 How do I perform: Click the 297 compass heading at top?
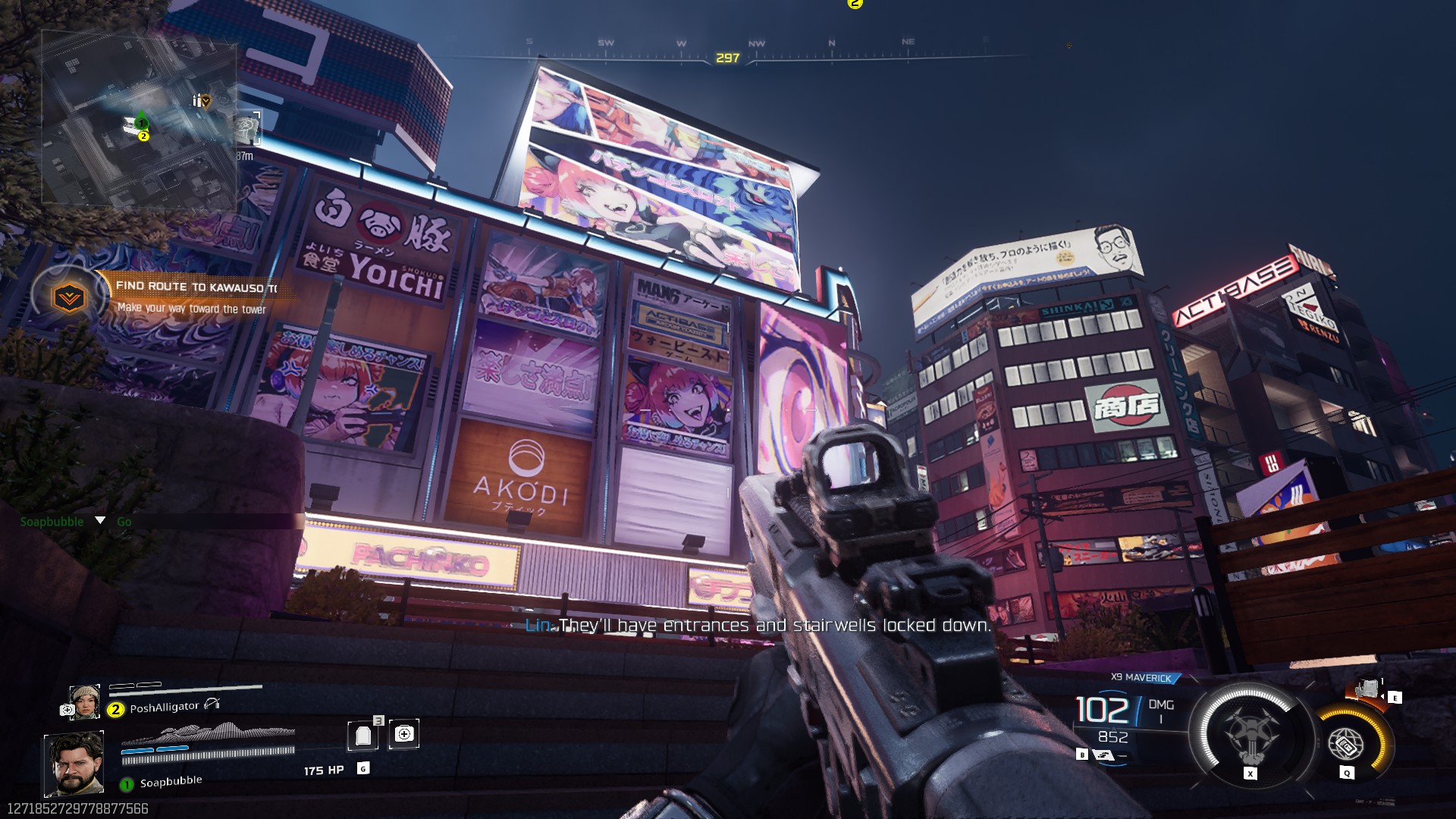726,57
